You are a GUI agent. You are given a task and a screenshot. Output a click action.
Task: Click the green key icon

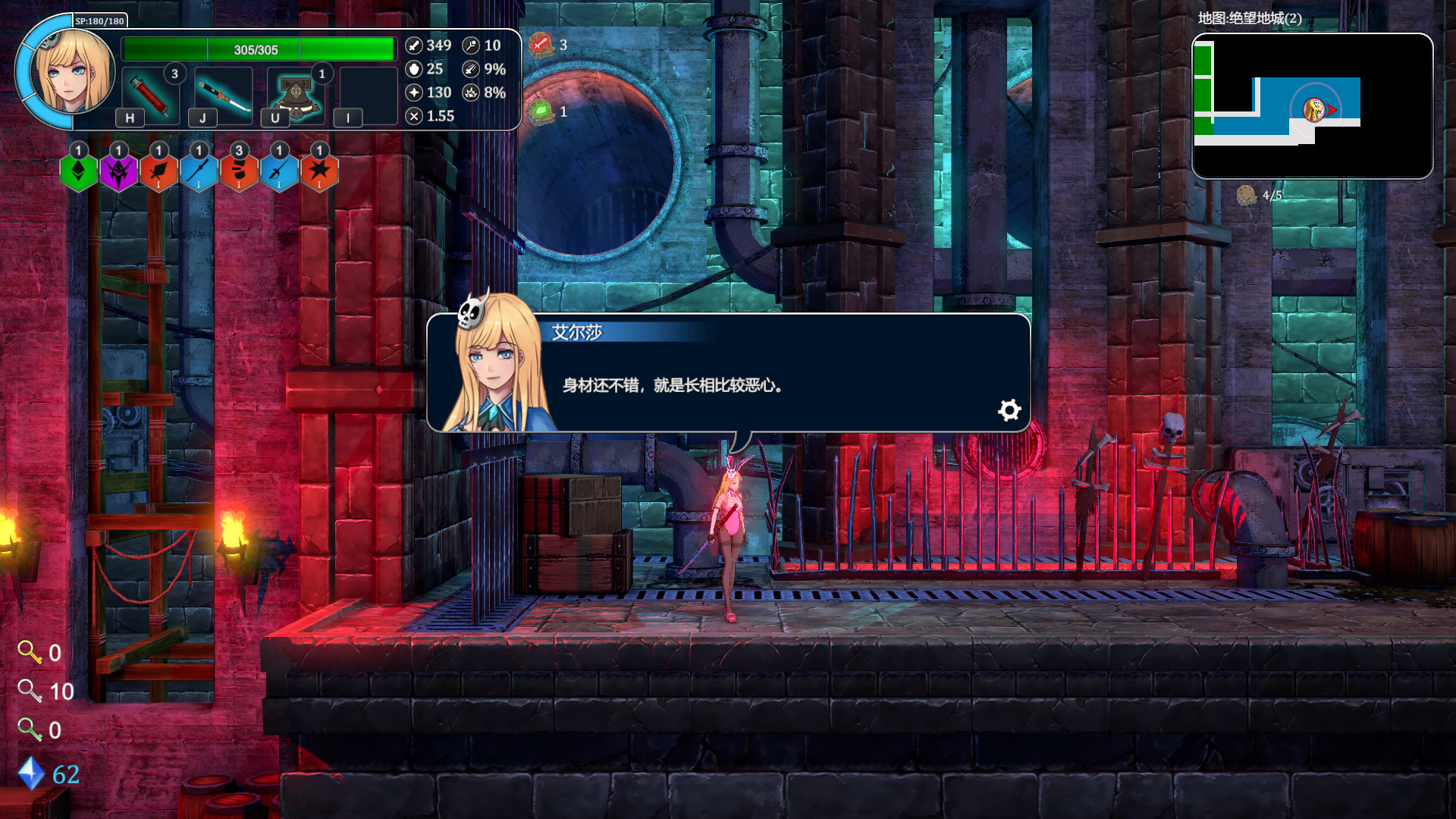click(x=30, y=730)
